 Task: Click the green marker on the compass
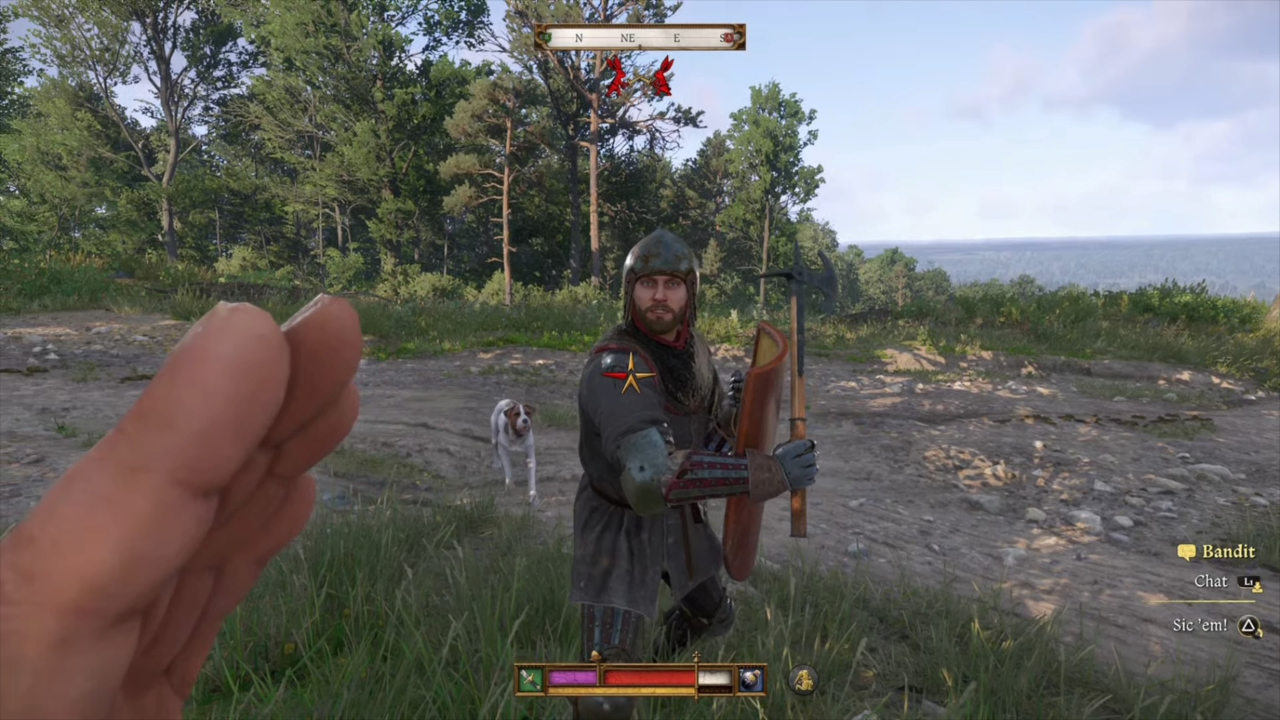tap(545, 38)
